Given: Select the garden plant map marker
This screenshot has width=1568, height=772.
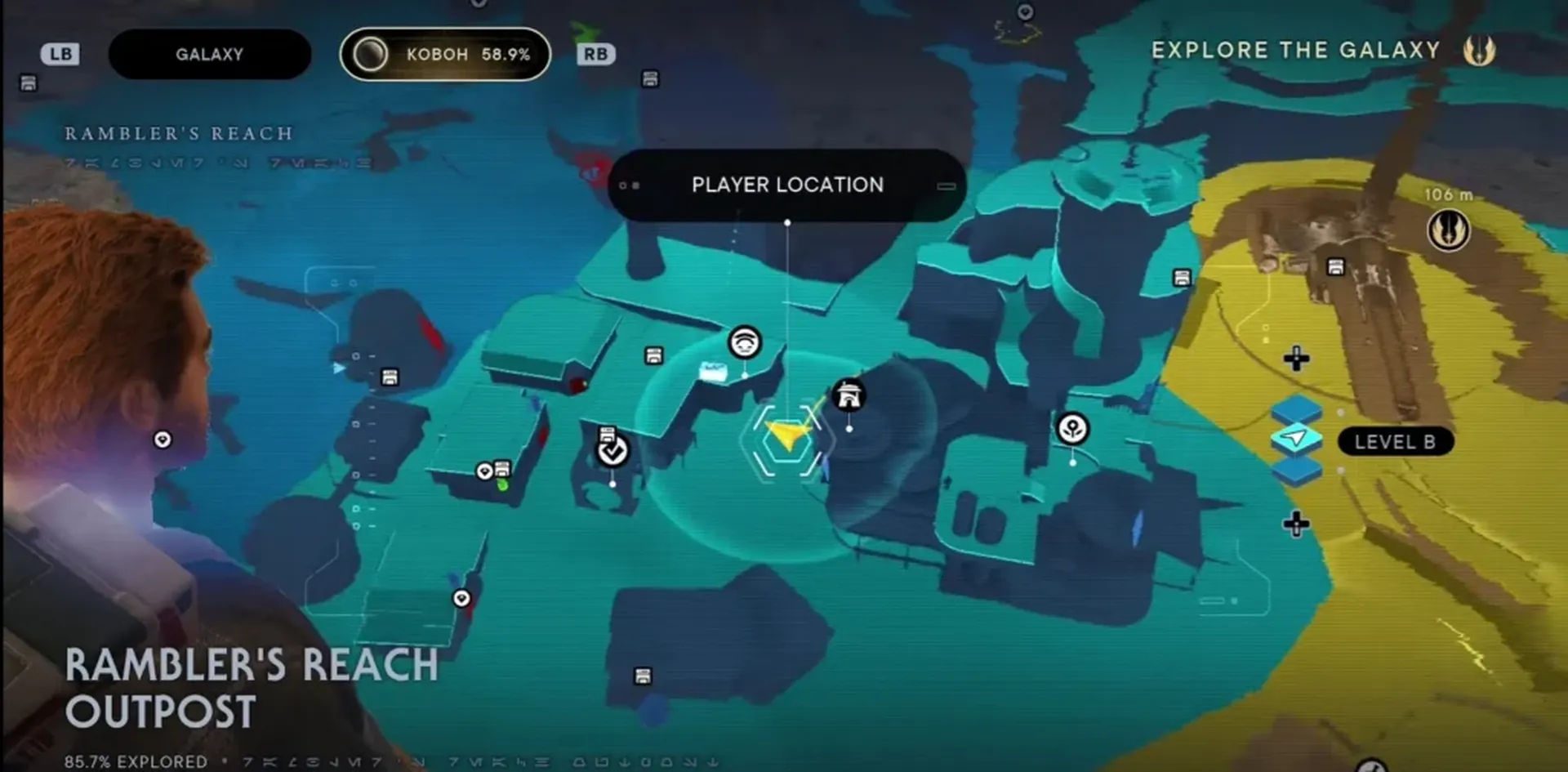Looking at the screenshot, I should (1072, 429).
